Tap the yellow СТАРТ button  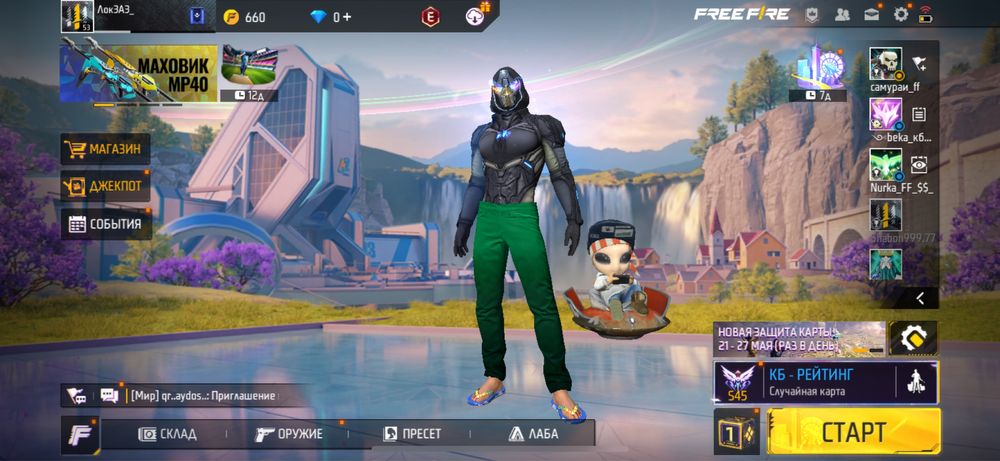click(853, 431)
